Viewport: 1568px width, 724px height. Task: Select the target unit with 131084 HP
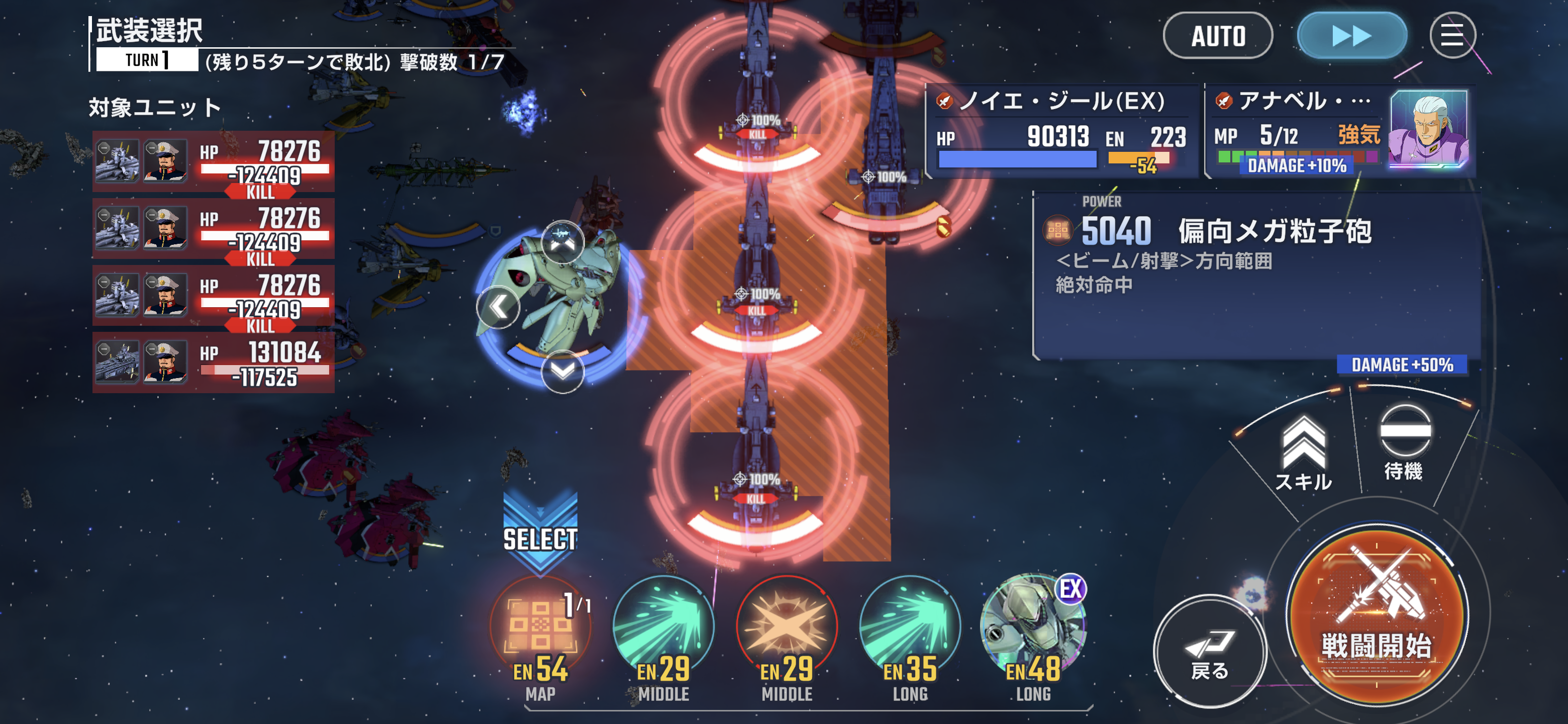pos(213,363)
